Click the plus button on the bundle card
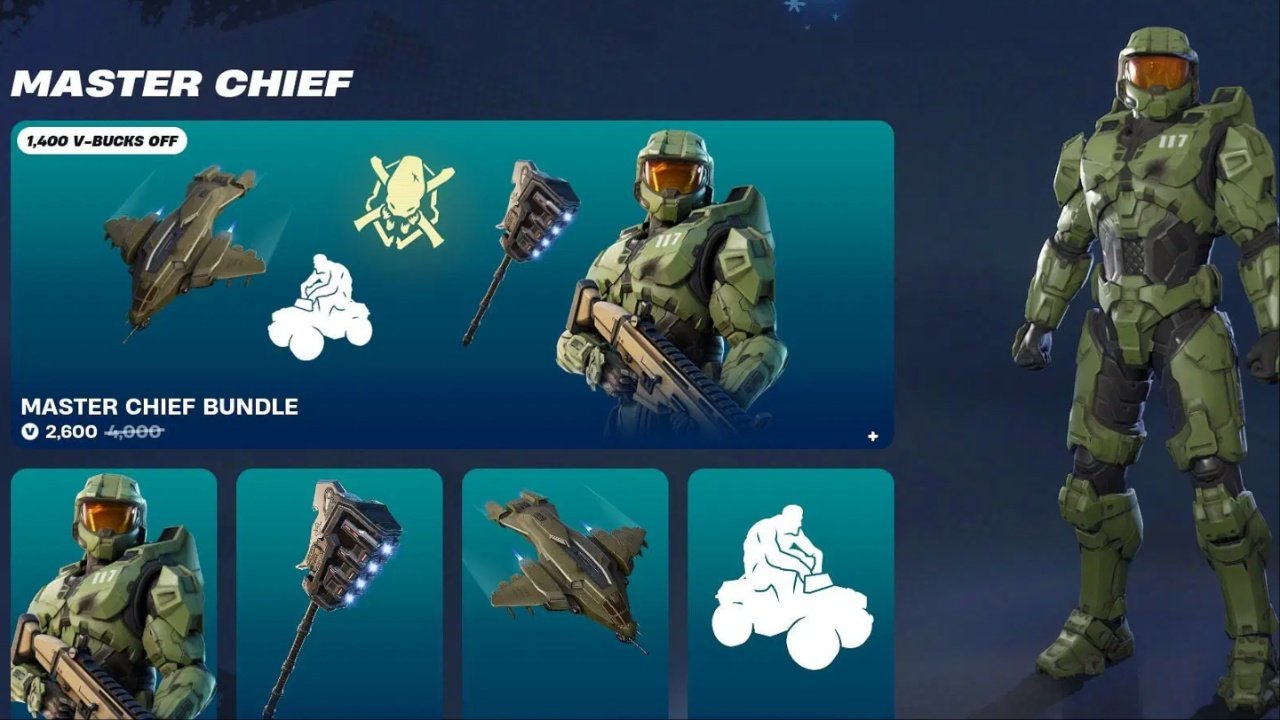Image resolution: width=1280 pixels, height=720 pixels. click(x=872, y=435)
